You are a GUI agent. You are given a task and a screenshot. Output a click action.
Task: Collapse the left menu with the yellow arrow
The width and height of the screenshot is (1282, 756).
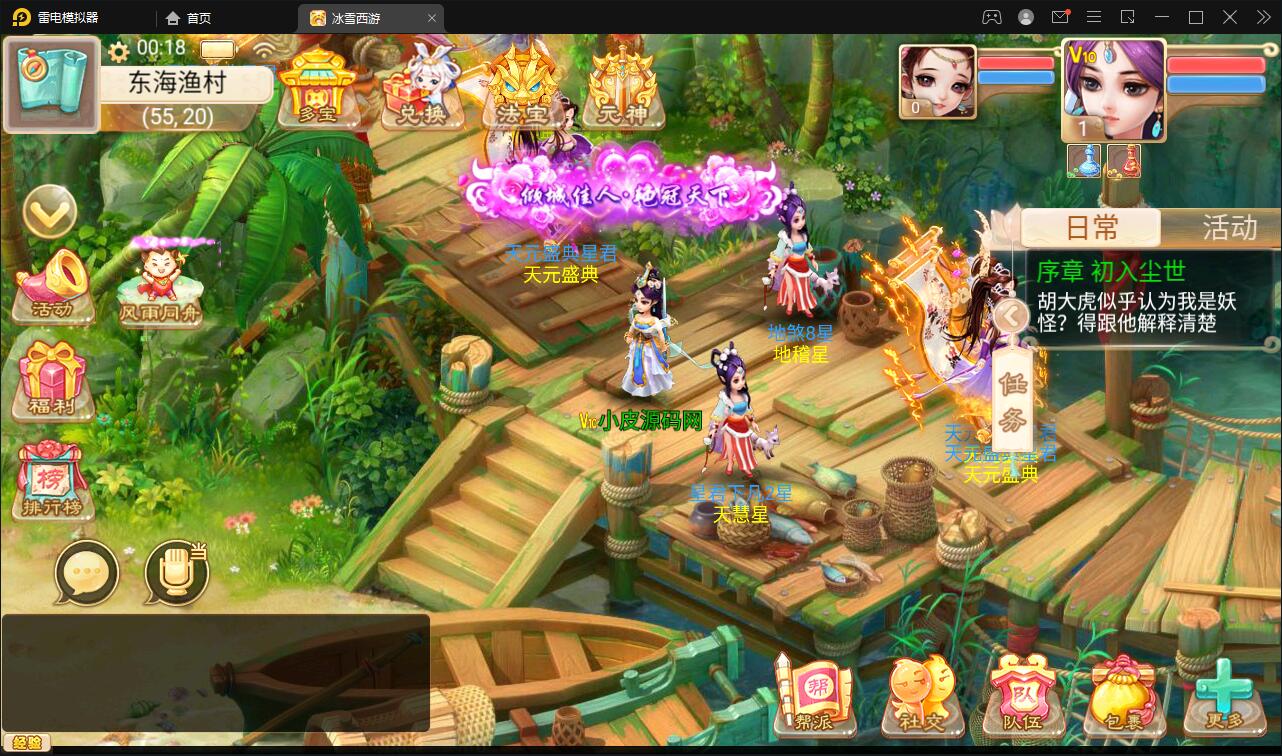50,211
